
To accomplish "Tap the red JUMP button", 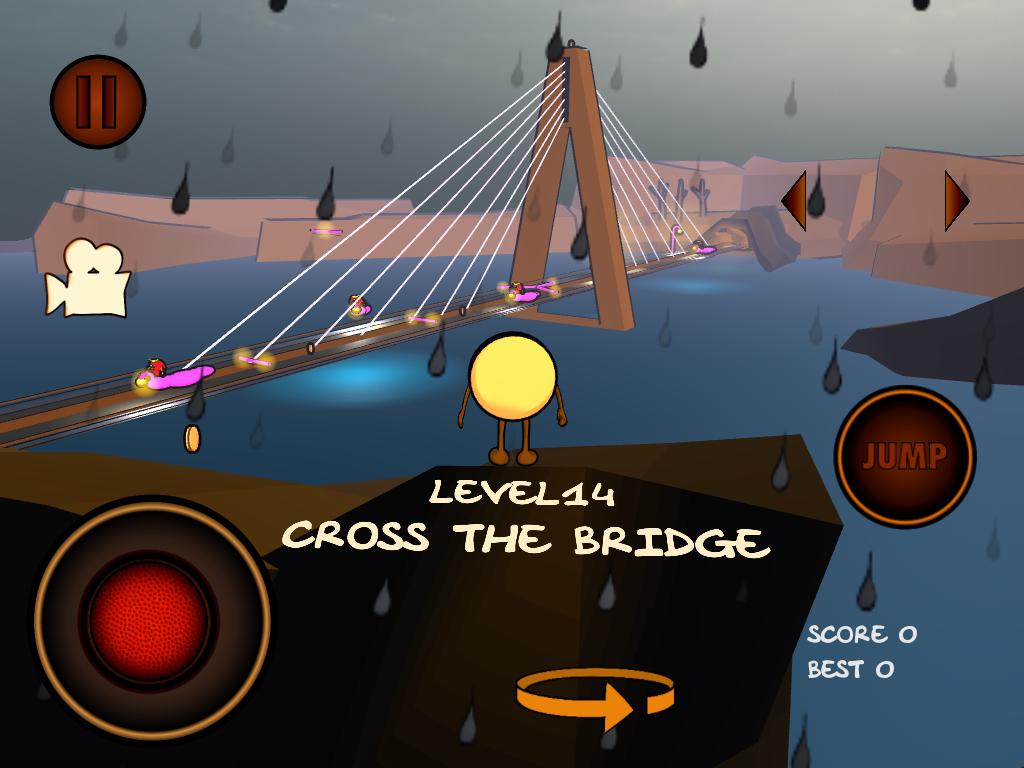I will tap(904, 457).
